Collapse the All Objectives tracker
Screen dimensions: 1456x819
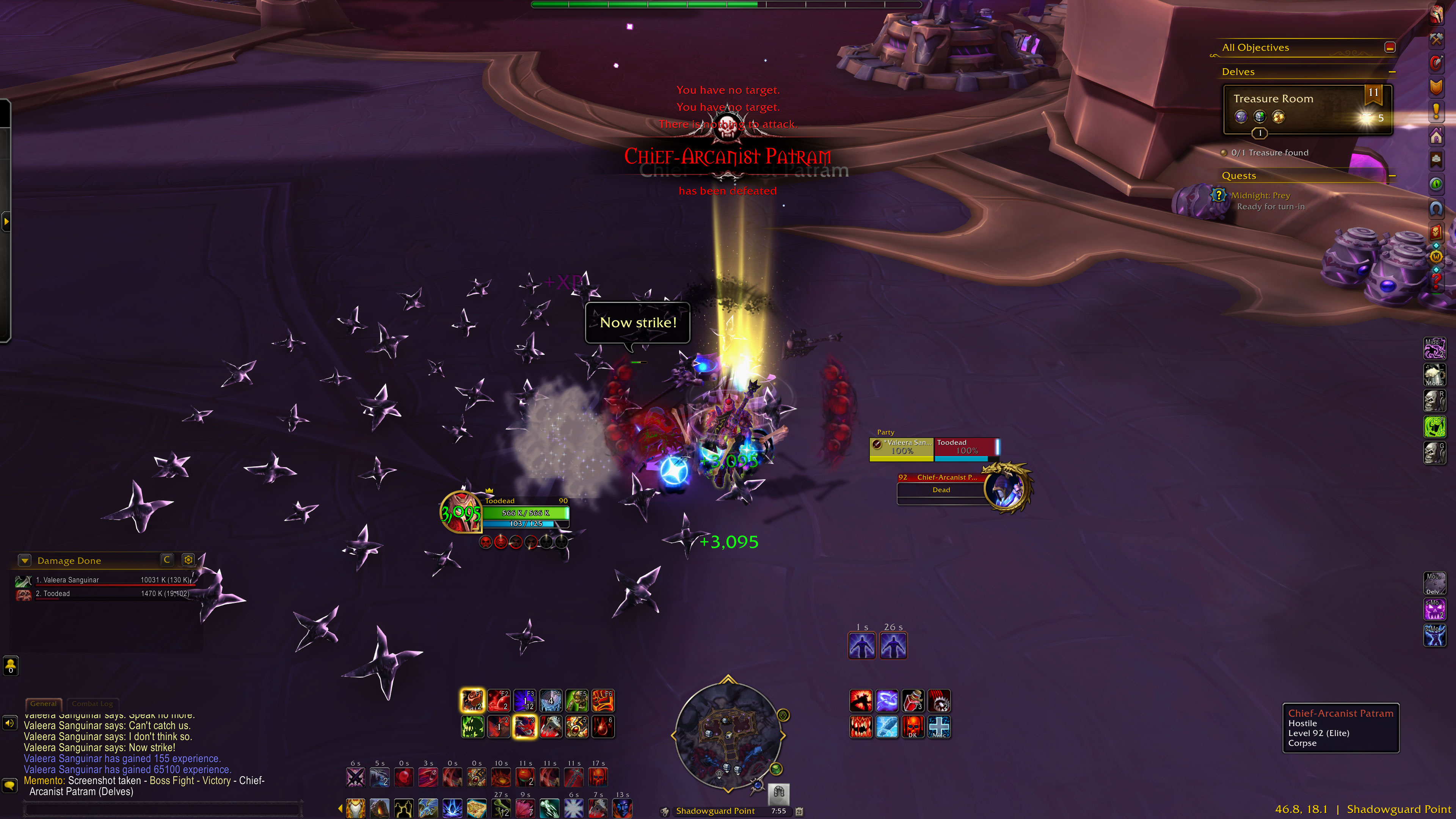click(1390, 47)
